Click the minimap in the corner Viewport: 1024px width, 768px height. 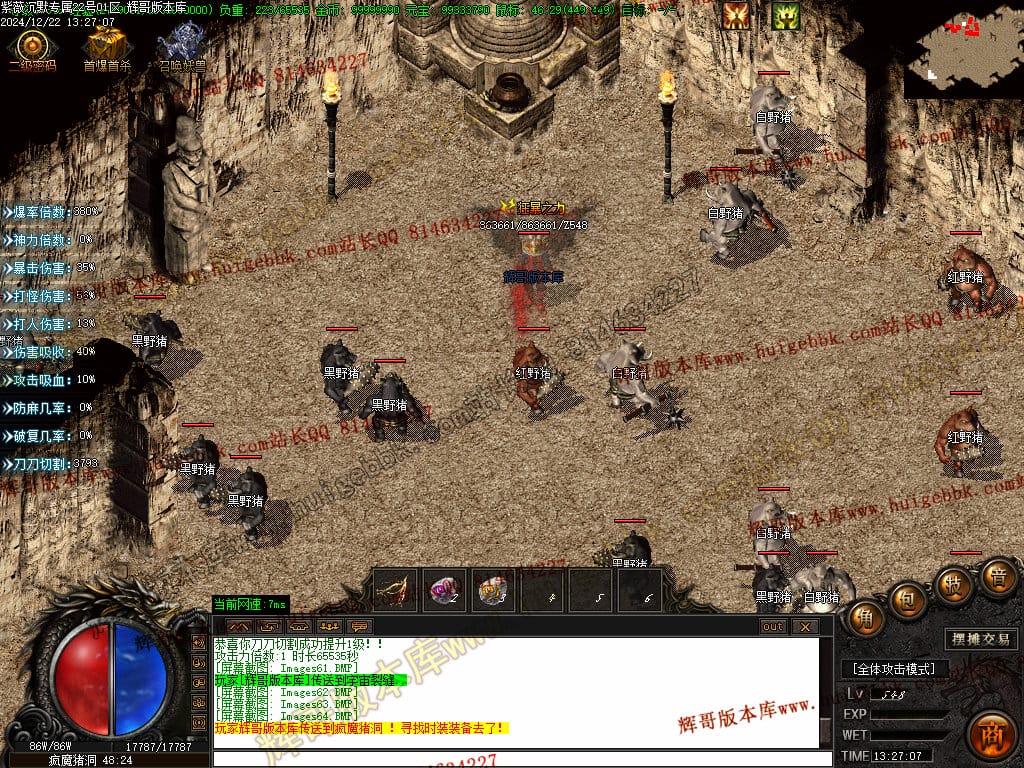point(962,47)
